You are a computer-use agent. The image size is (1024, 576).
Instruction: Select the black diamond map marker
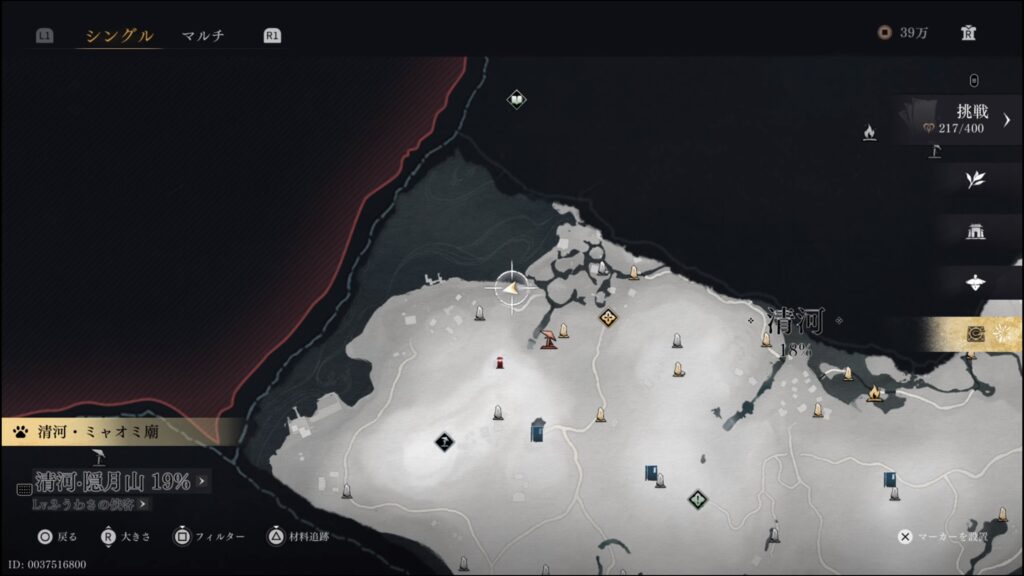pos(444,441)
